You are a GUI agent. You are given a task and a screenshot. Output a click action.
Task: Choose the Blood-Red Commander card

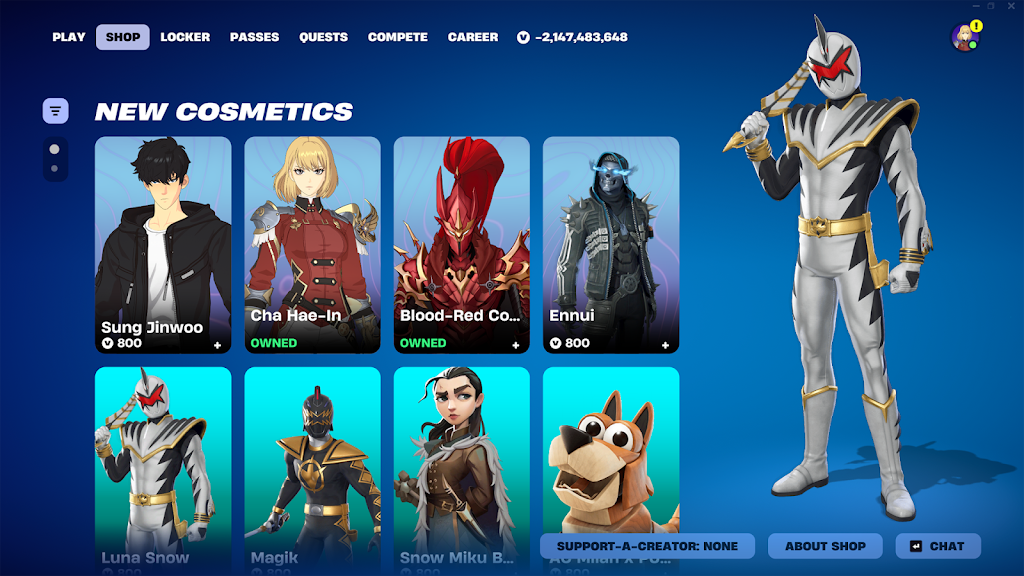[x=461, y=244]
